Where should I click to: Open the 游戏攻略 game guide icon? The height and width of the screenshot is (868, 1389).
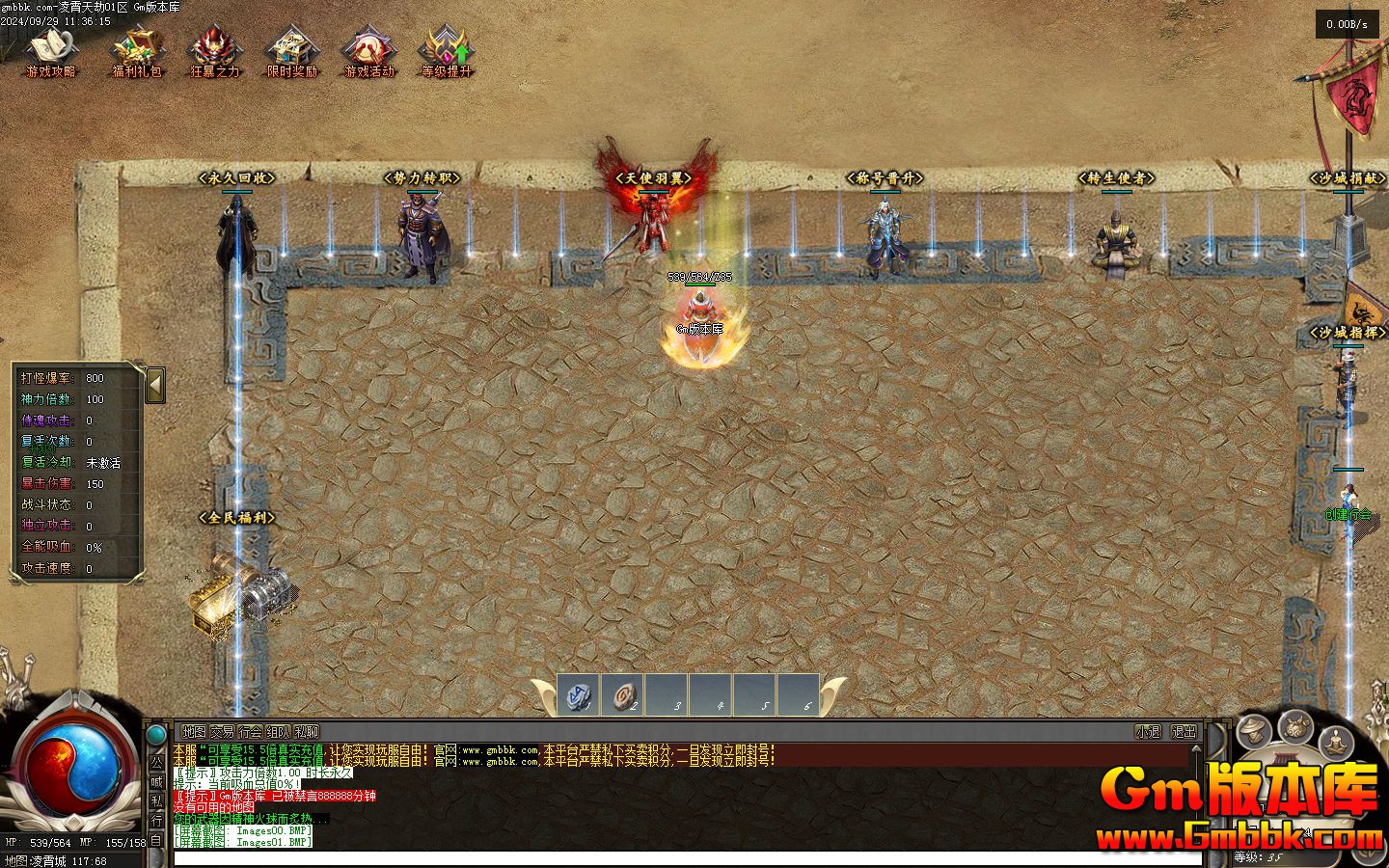[50, 50]
